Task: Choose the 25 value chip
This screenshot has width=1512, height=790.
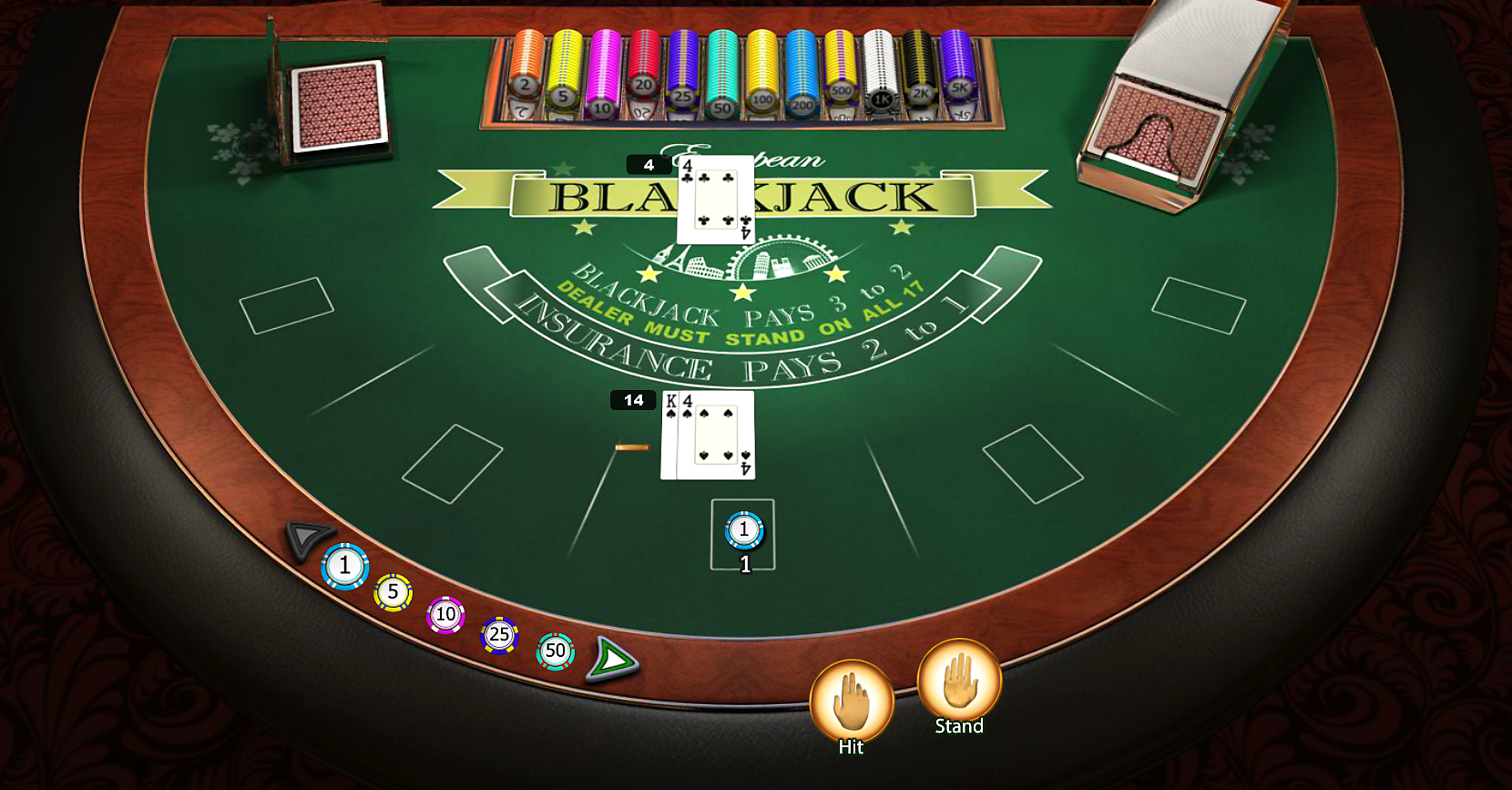Action: [x=499, y=635]
